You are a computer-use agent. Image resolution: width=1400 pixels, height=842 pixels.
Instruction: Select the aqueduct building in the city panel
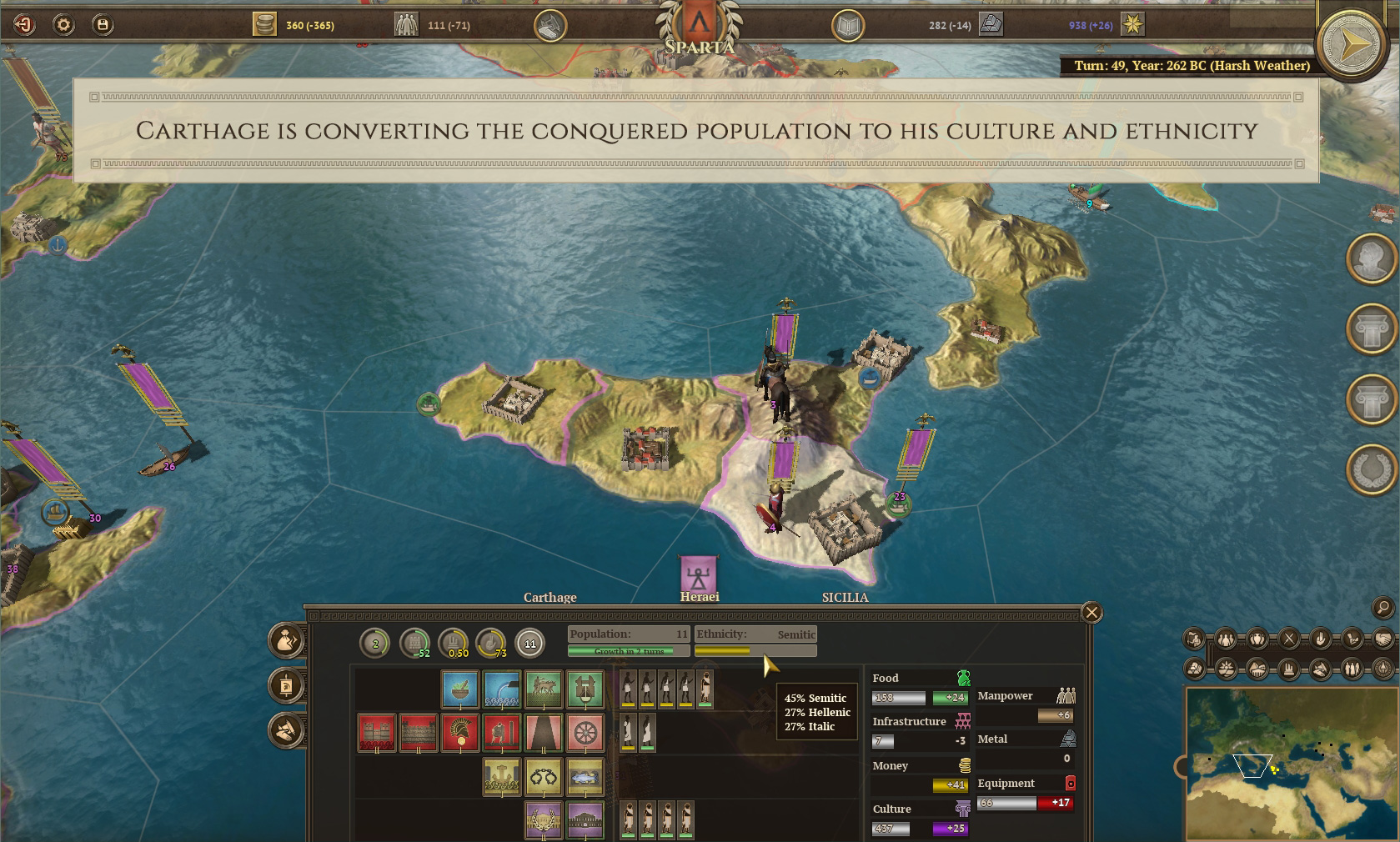[502, 689]
